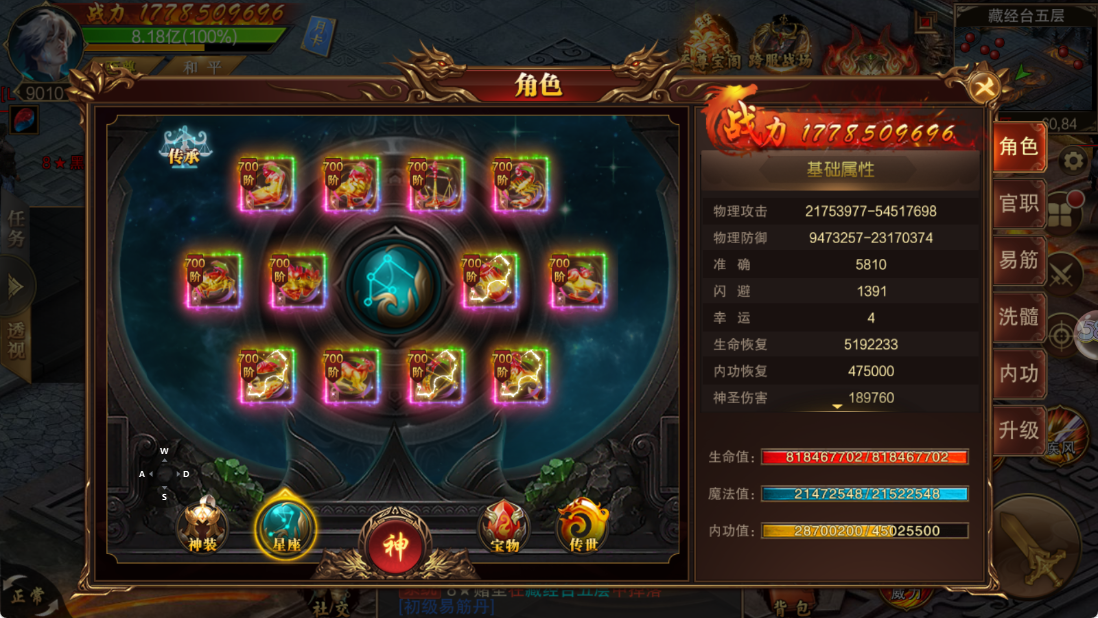The width and height of the screenshot is (1098, 618).
Task: Show the 内功 tab
Action: [x=1019, y=374]
